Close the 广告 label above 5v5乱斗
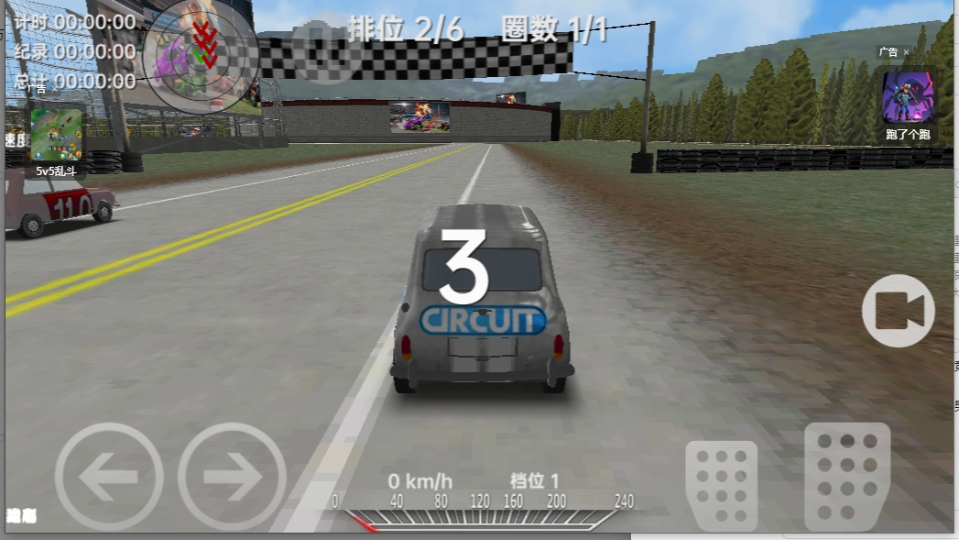Screen dimensions: 959x540 [x=54, y=90]
